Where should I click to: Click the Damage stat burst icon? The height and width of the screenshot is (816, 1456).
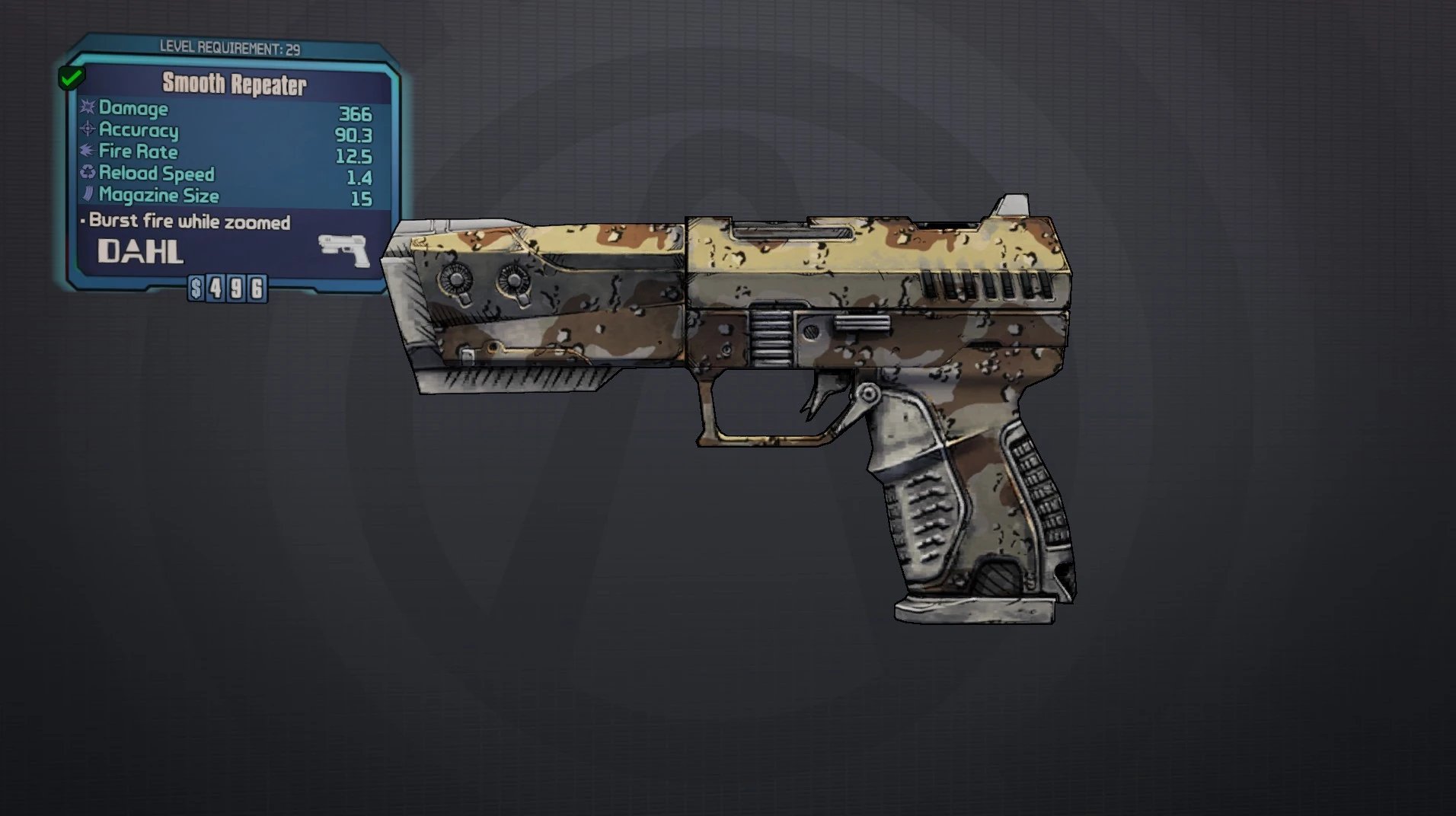coord(86,109)
